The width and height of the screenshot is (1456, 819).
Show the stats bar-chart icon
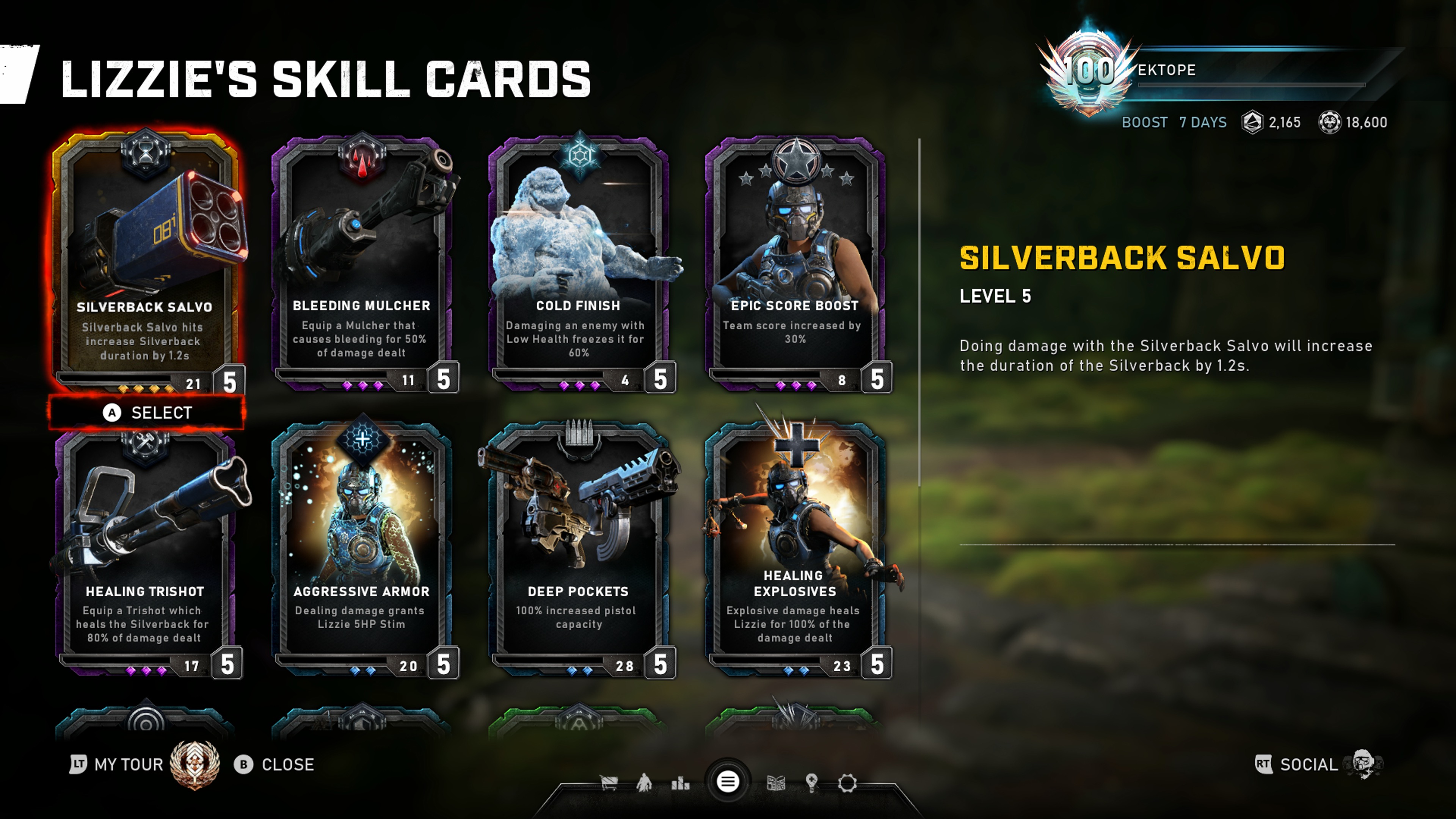click(x=680, y=783)
